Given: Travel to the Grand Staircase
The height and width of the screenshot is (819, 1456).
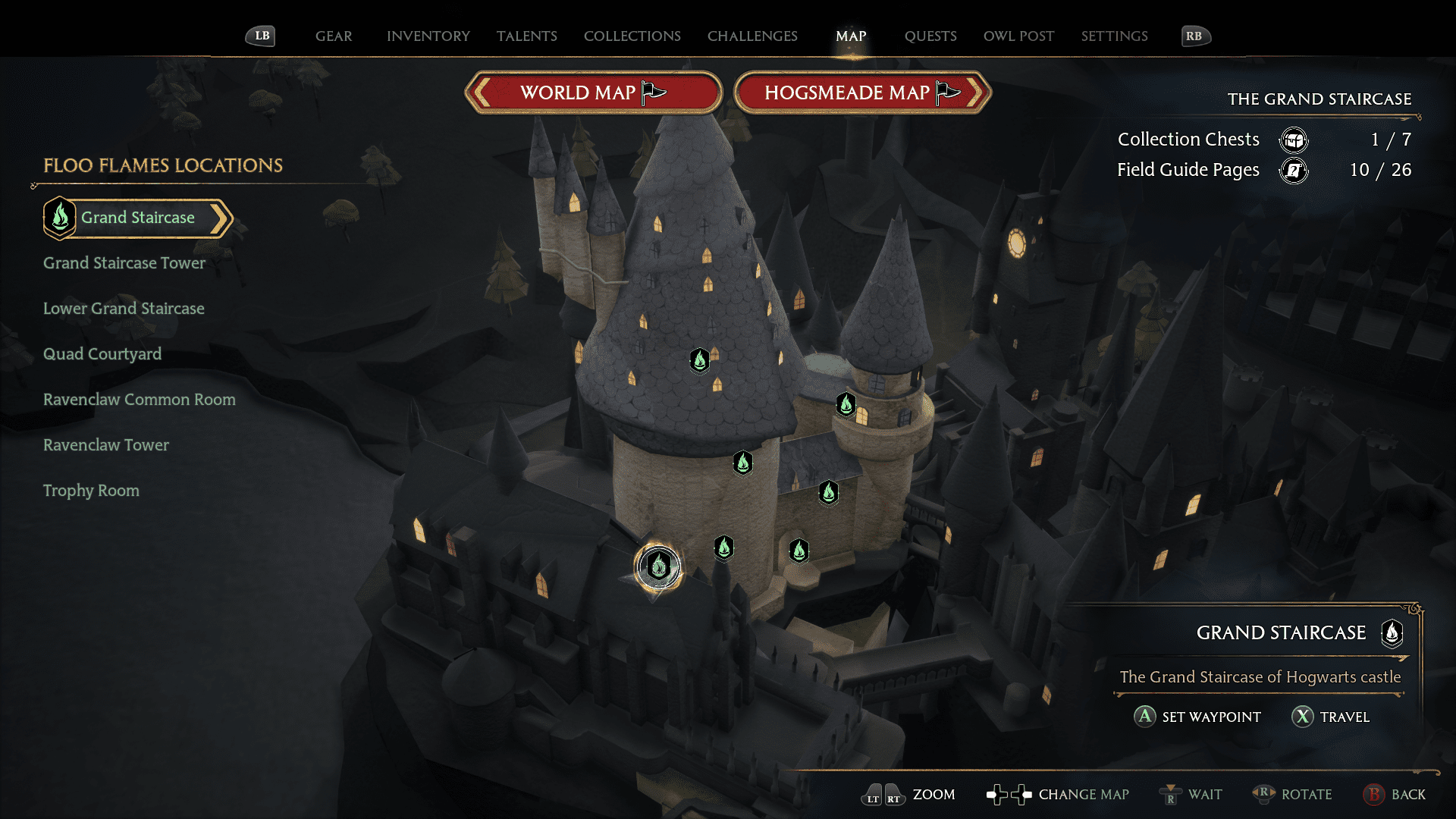Looking at the screenshot, I should (1331, 717).
